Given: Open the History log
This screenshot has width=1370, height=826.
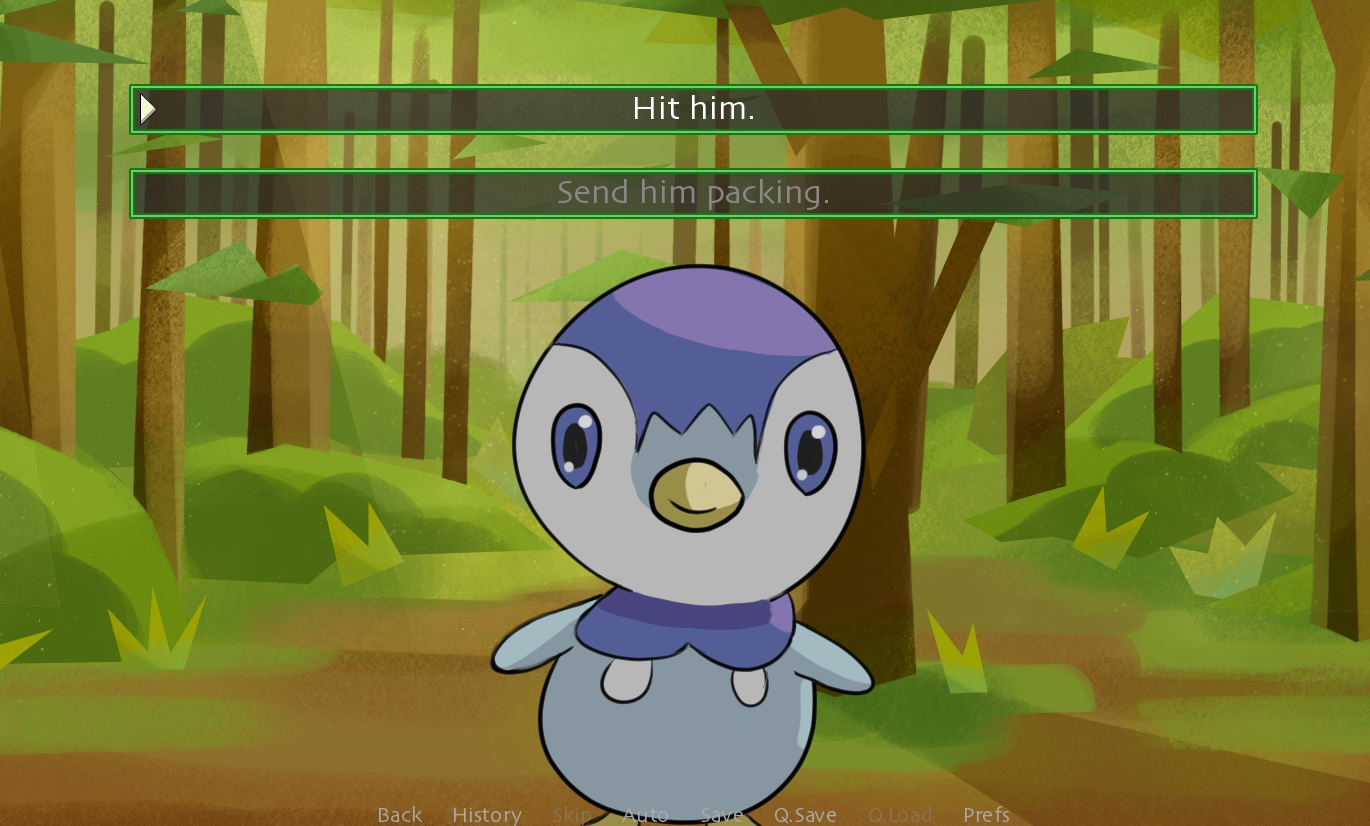Looking at the screenshot, I should [x=486, y=815].
